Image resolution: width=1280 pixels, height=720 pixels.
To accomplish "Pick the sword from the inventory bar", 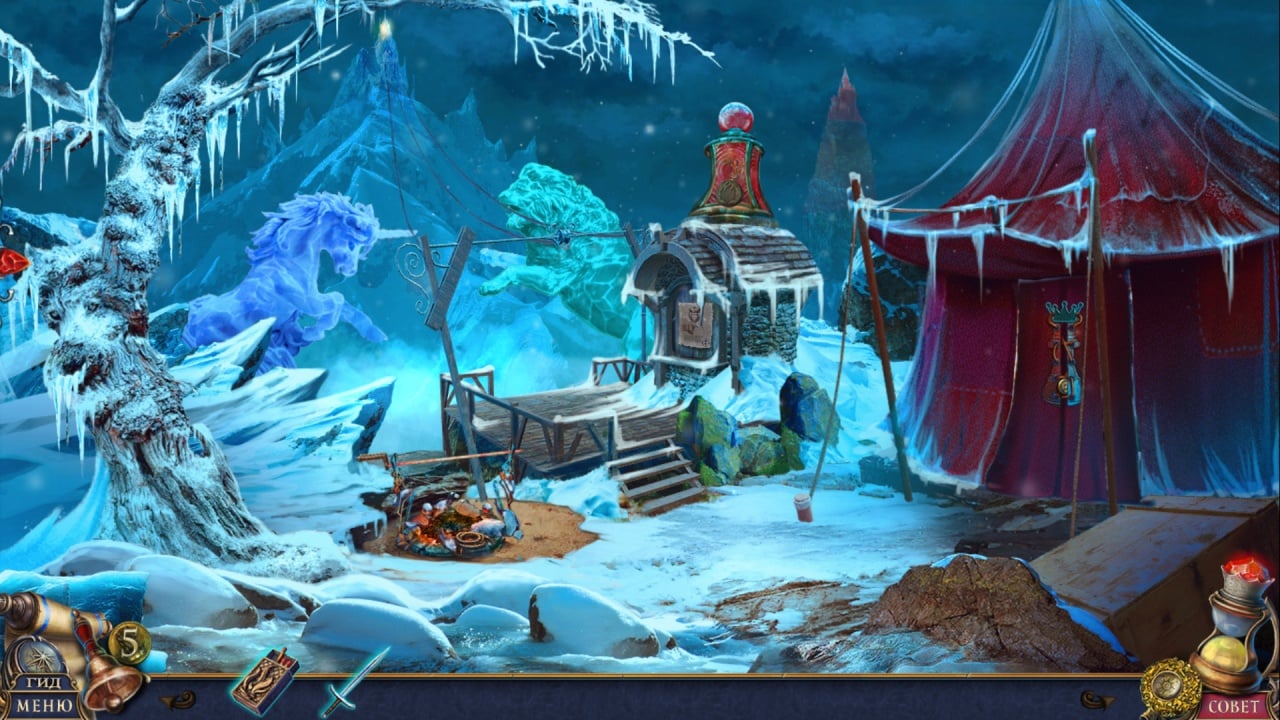I will pyautogui.click(x=354, y=680).
